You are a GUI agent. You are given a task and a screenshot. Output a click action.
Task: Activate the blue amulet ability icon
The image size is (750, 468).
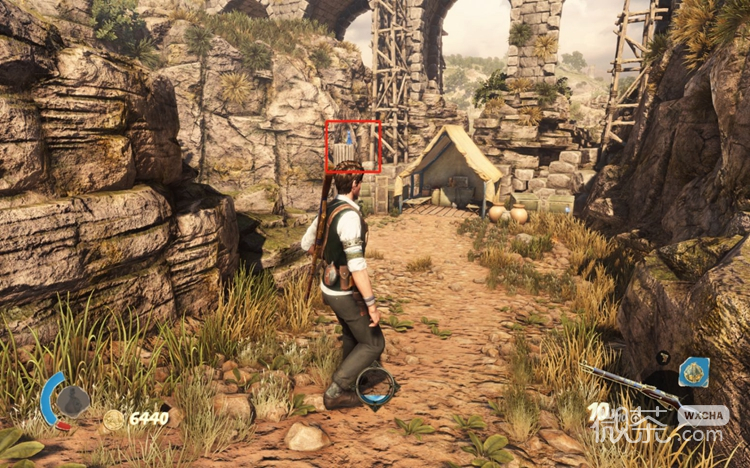click(694, 372)
